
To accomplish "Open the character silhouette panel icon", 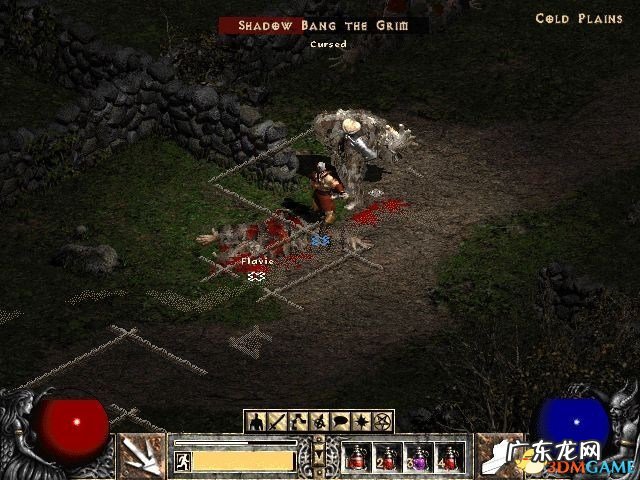I will pos(256,421).
